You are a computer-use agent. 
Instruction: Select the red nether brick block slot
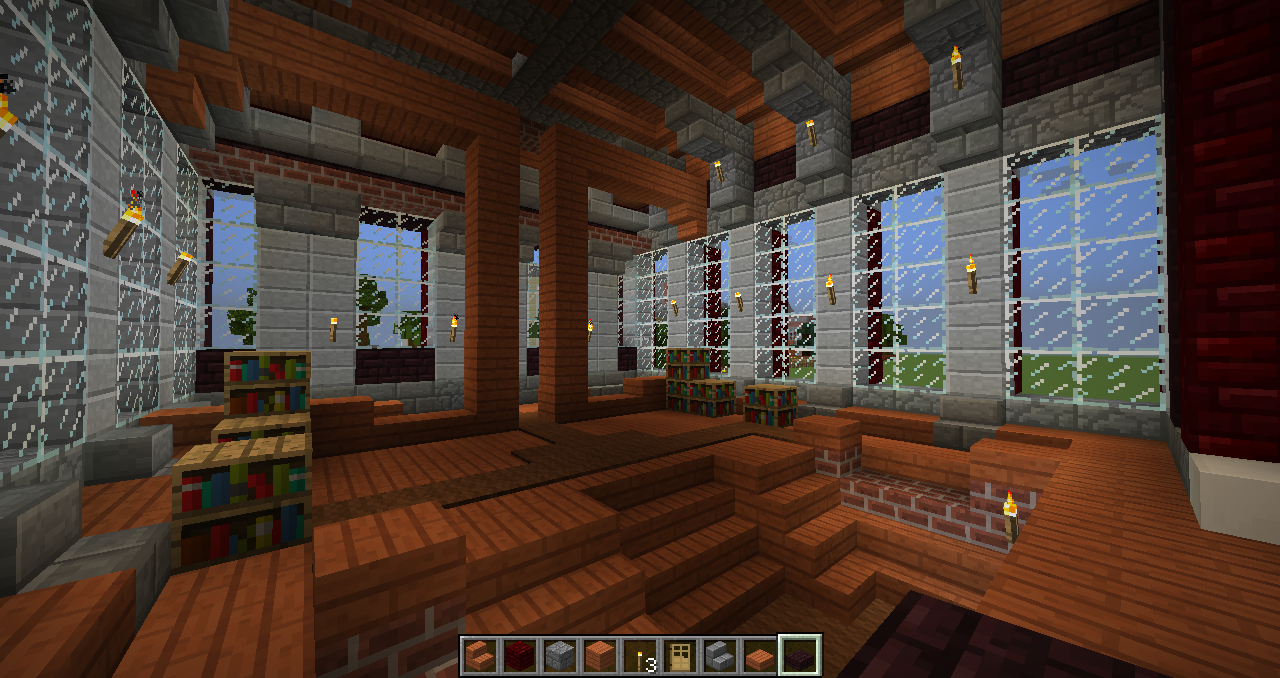click(x=520, y=656)
